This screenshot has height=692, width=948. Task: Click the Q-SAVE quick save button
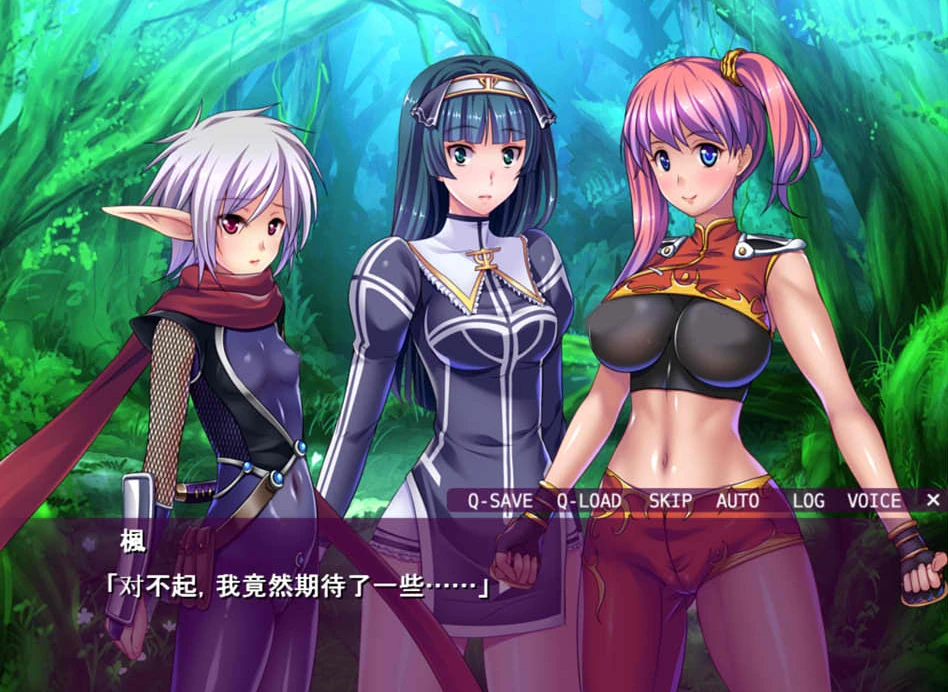[500, 501]
